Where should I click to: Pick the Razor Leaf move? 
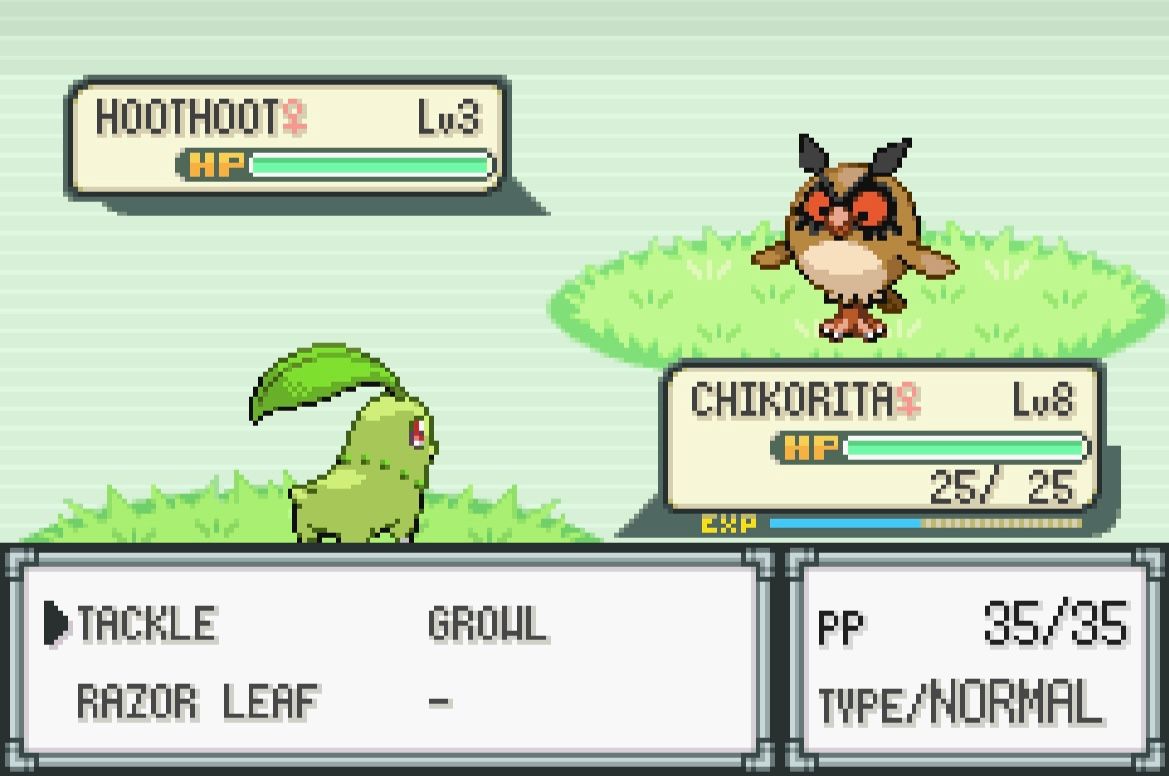(x=197, y=702)
